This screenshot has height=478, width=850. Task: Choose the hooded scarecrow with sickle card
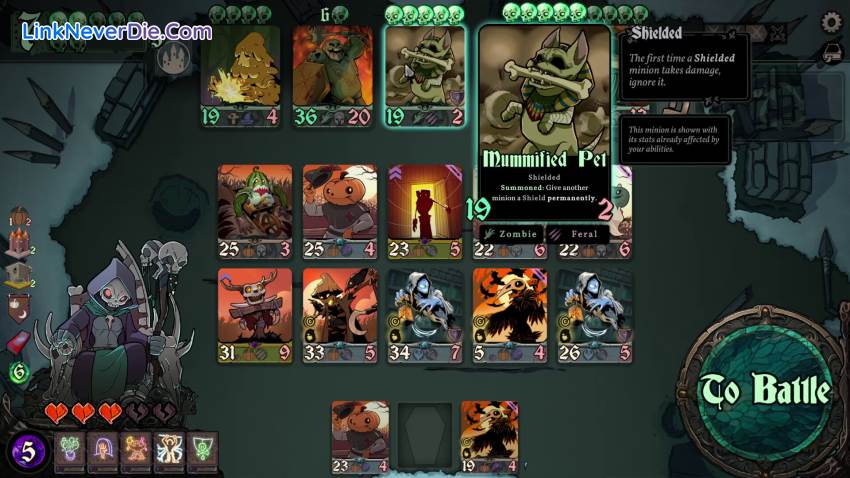340,314
